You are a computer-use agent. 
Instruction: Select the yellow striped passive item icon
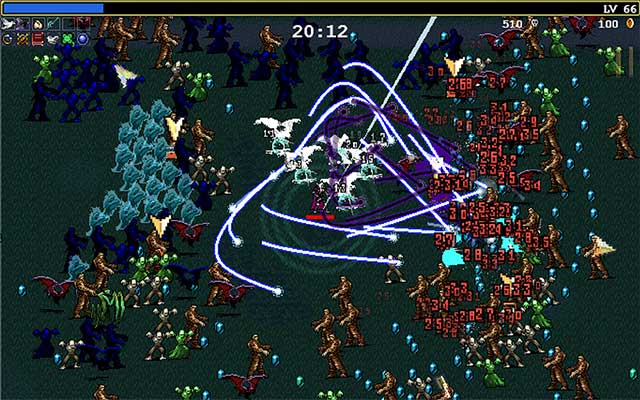[x=23, y=39]
